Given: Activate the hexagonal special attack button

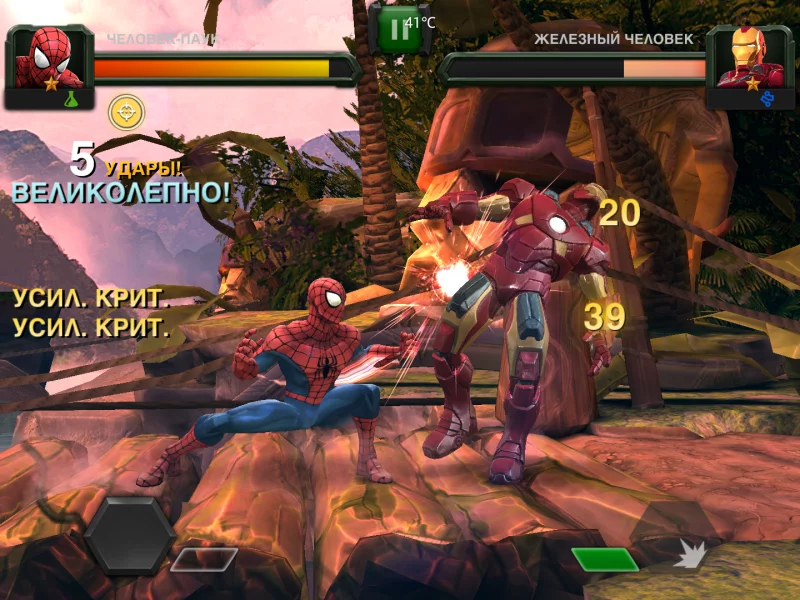Looking at the screenshot, I should pyautogui.click(x=129, y=535).
